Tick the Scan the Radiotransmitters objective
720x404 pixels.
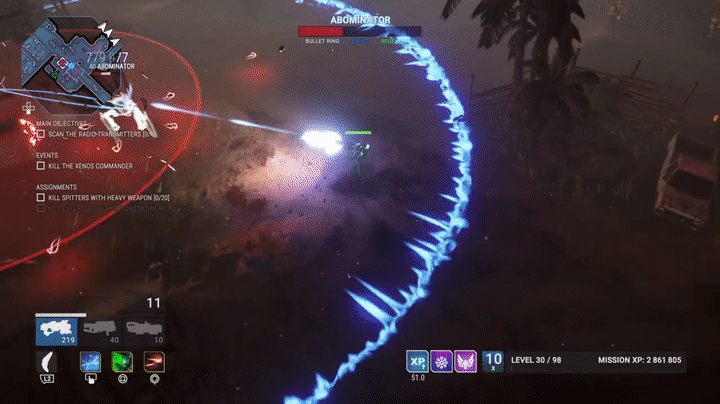(41, 133)
